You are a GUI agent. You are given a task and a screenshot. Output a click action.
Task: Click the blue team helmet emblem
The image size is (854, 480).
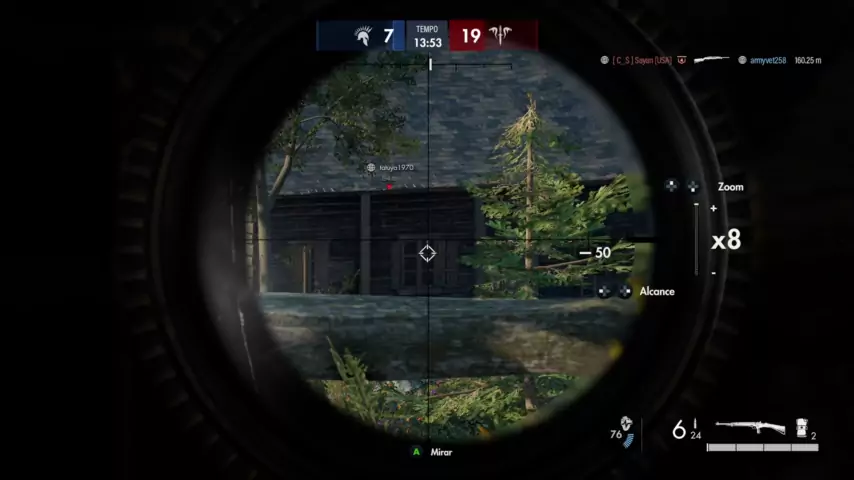361,37
